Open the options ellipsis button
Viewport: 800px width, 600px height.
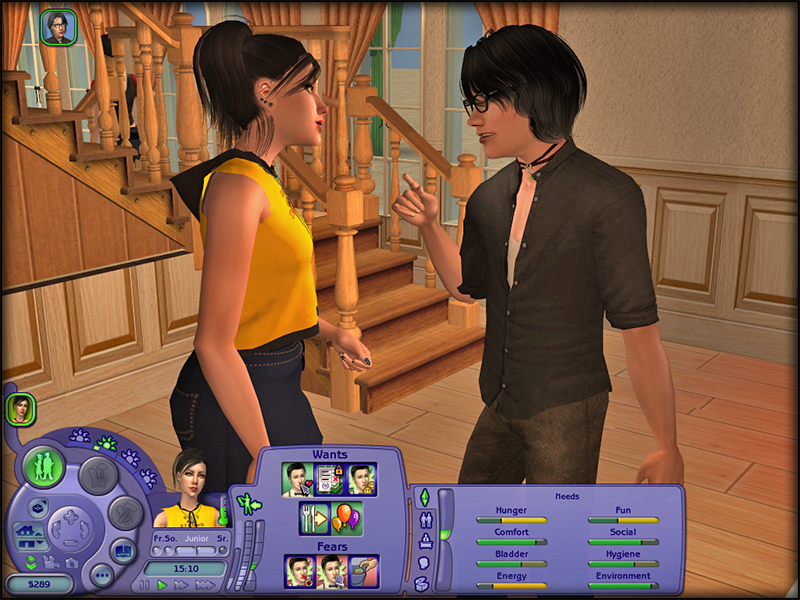point(101,575)
